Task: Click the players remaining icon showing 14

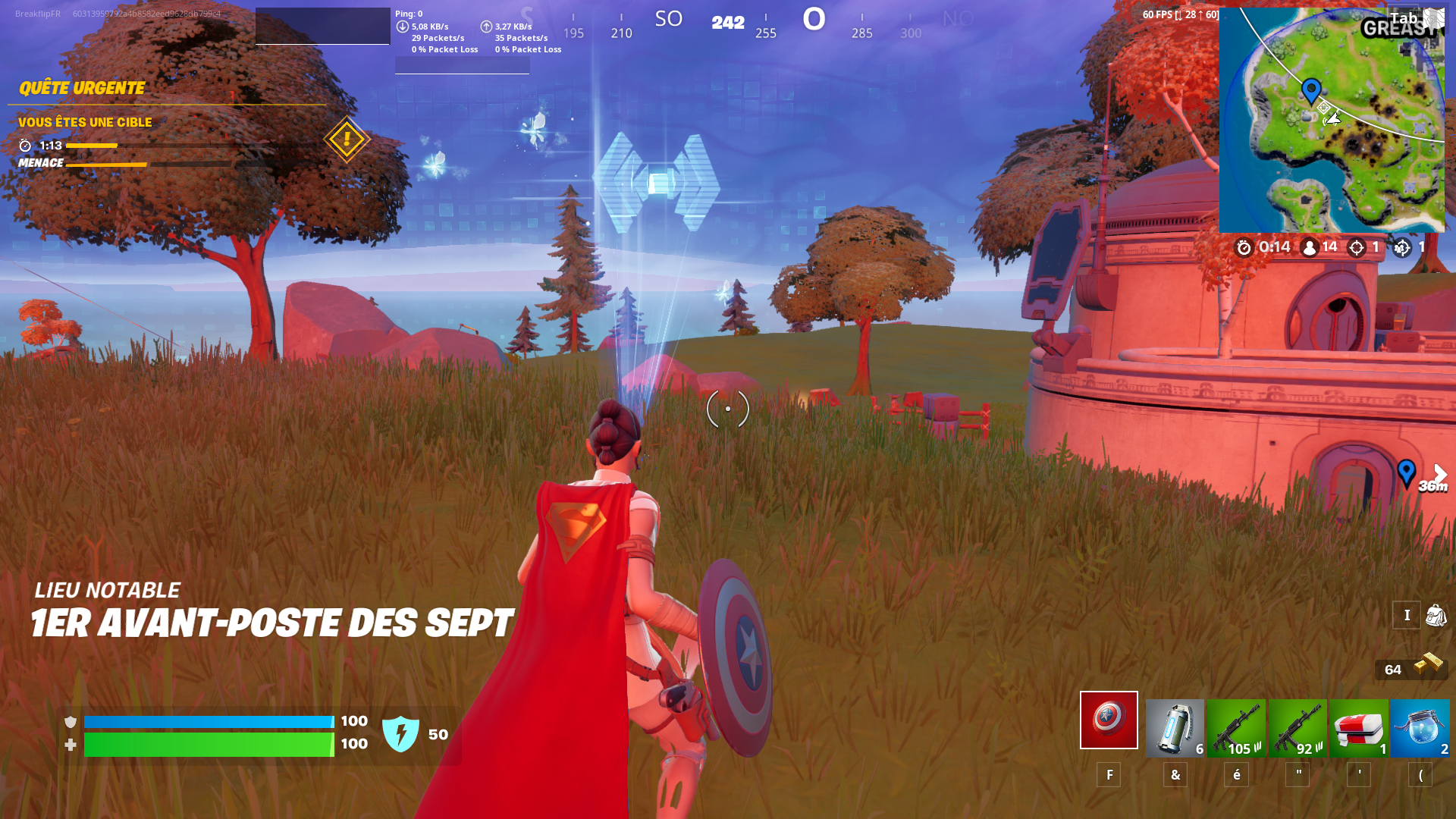Action: coord(1309,247)
